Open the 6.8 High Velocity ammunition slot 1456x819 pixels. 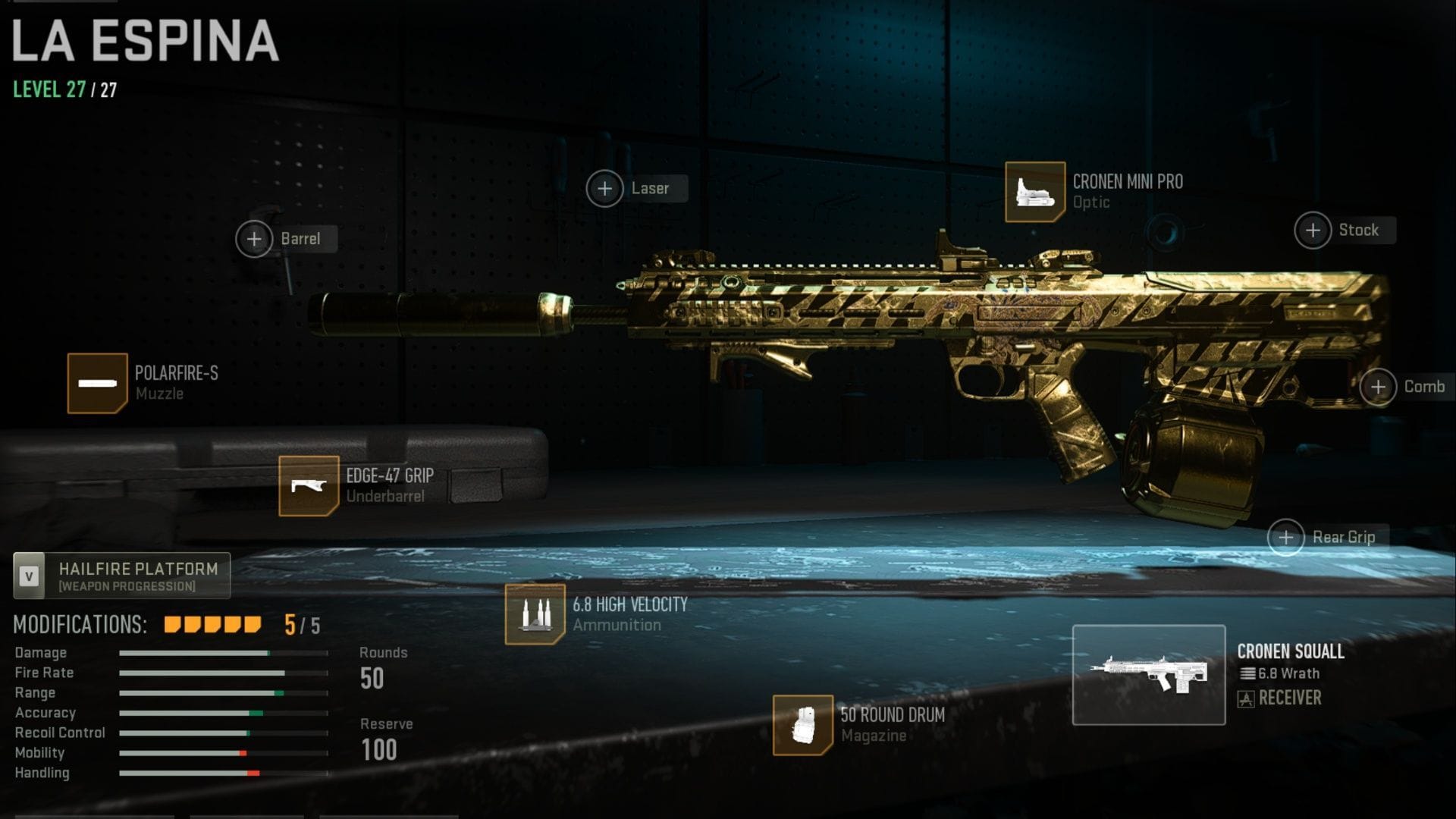tap(536, 615)
